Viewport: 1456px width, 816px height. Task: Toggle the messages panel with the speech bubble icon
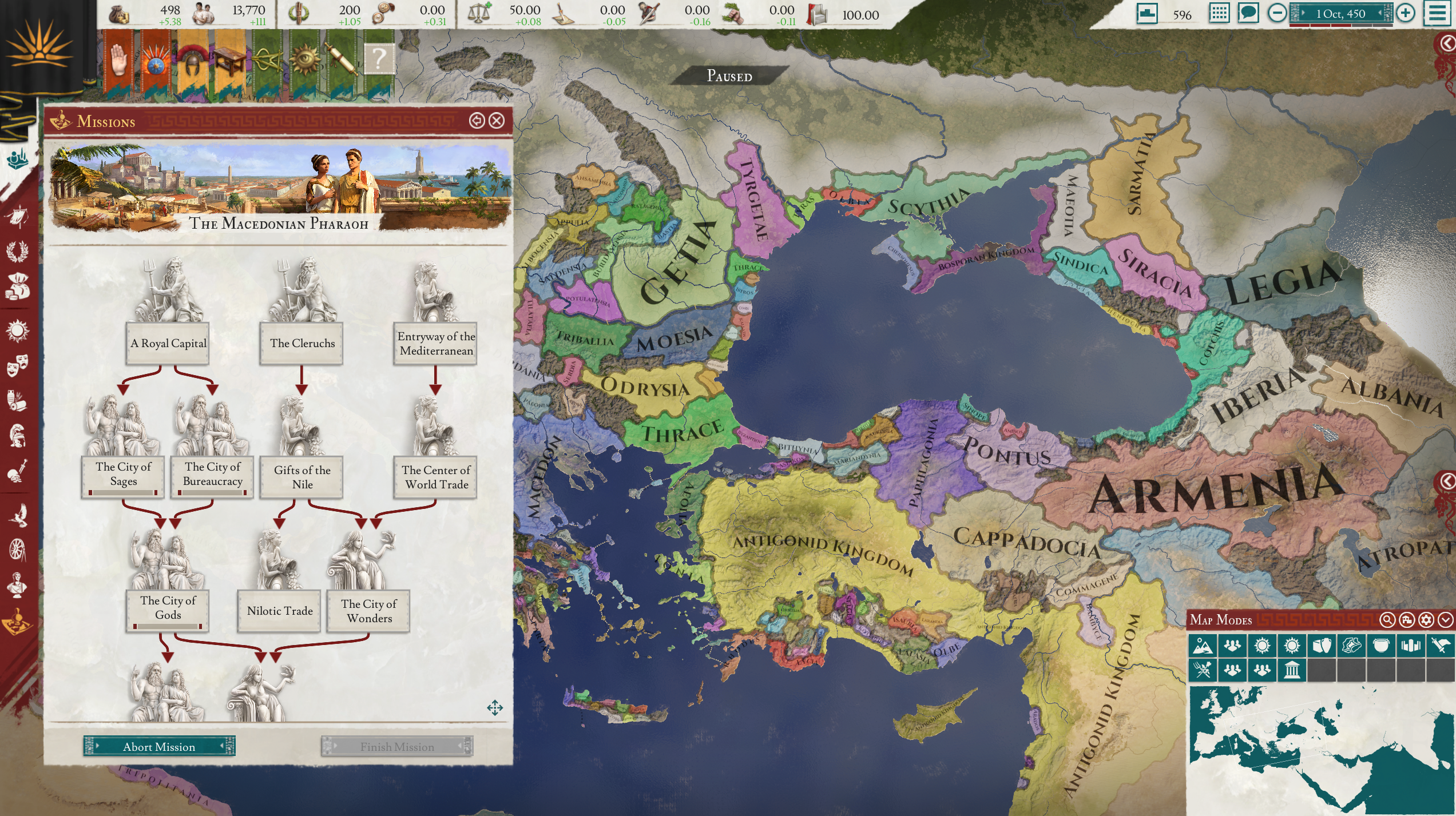click(1249, 12)
